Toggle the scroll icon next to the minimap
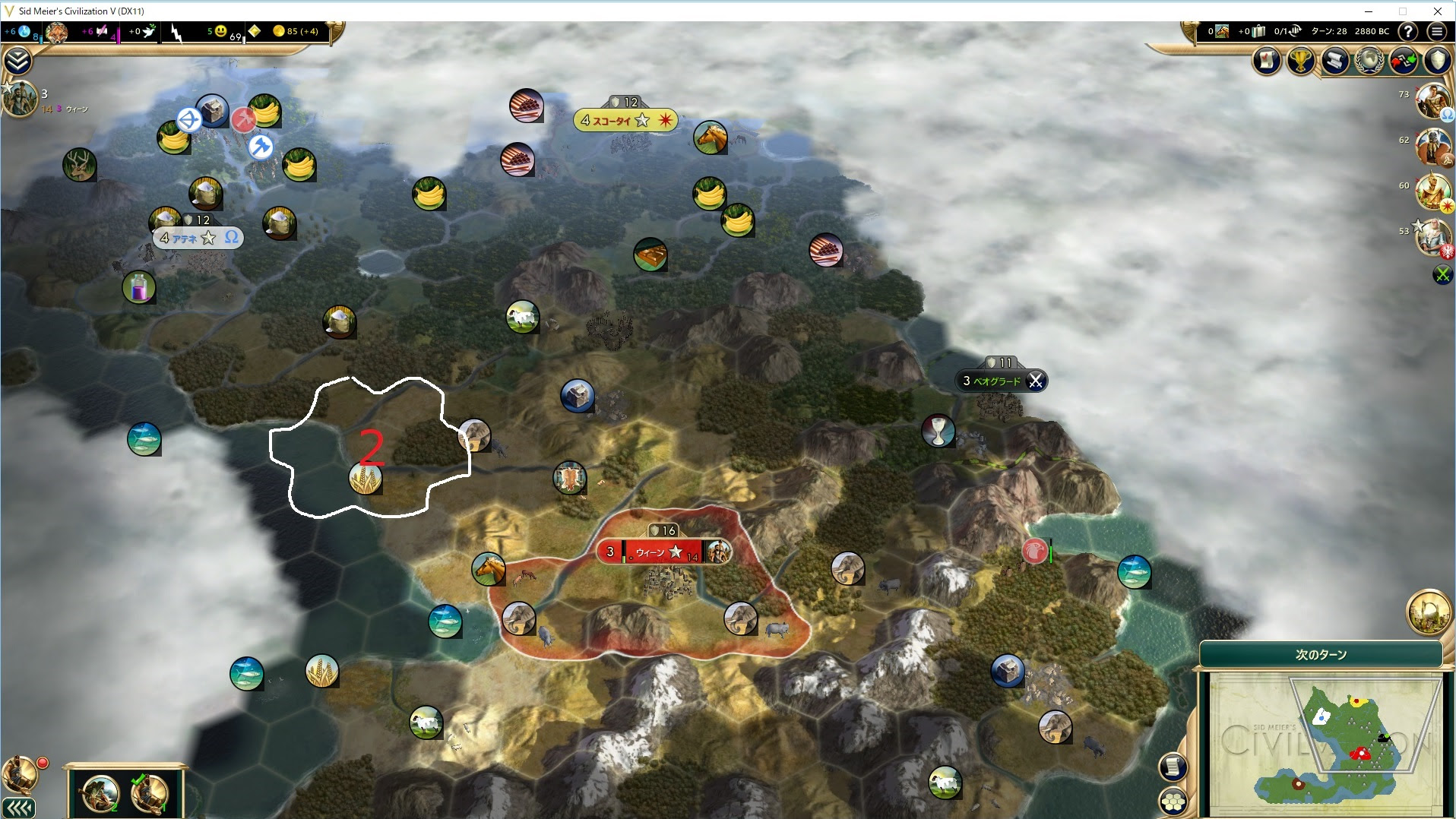 click(x=1173, y=768)
